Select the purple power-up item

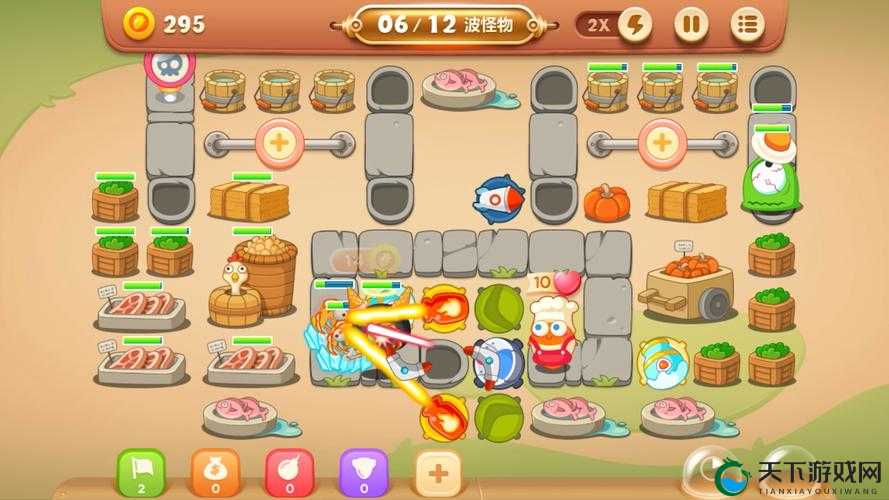(363, 471)
